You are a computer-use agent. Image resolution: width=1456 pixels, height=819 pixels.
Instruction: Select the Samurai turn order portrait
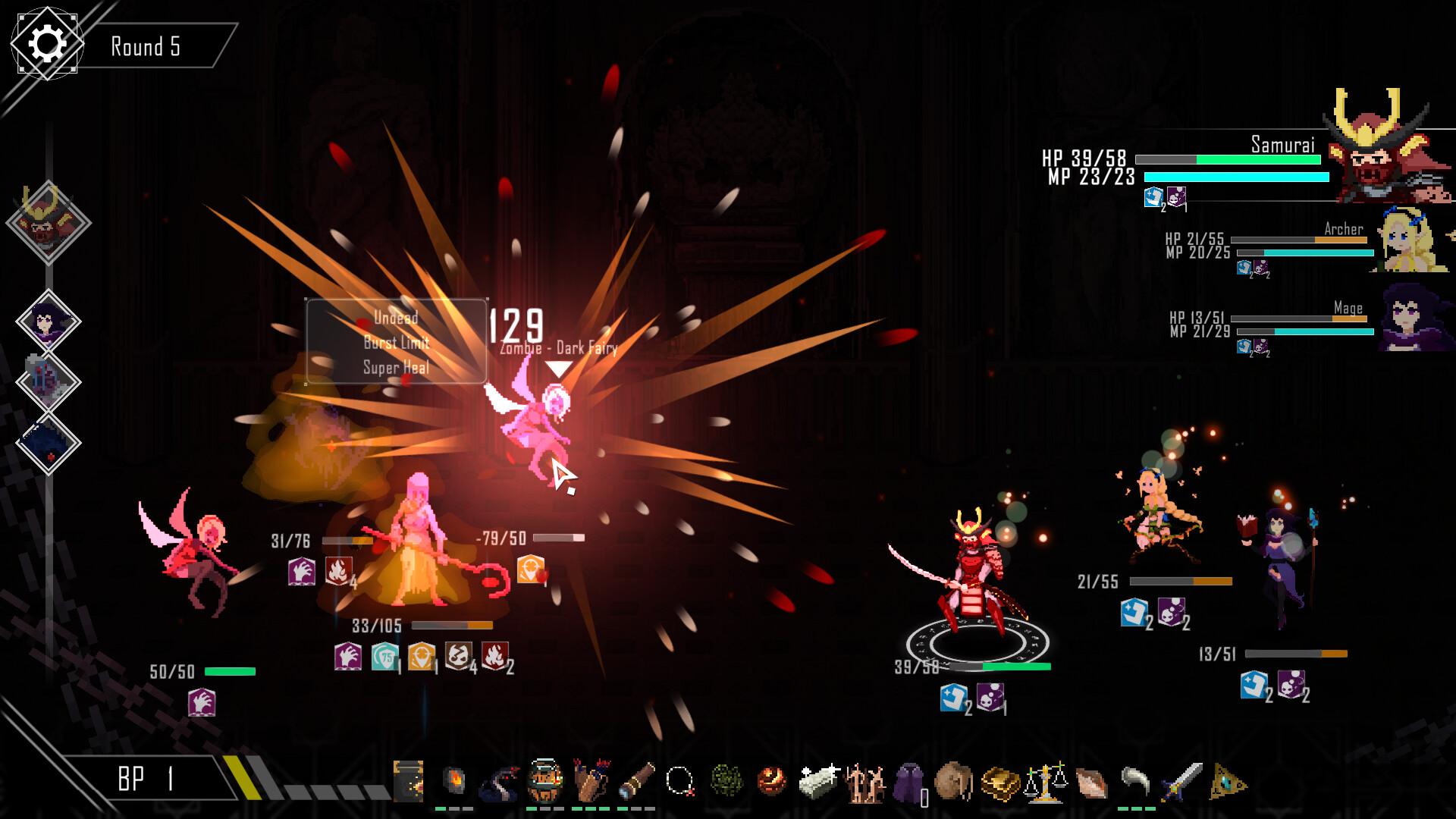point(49,221)
